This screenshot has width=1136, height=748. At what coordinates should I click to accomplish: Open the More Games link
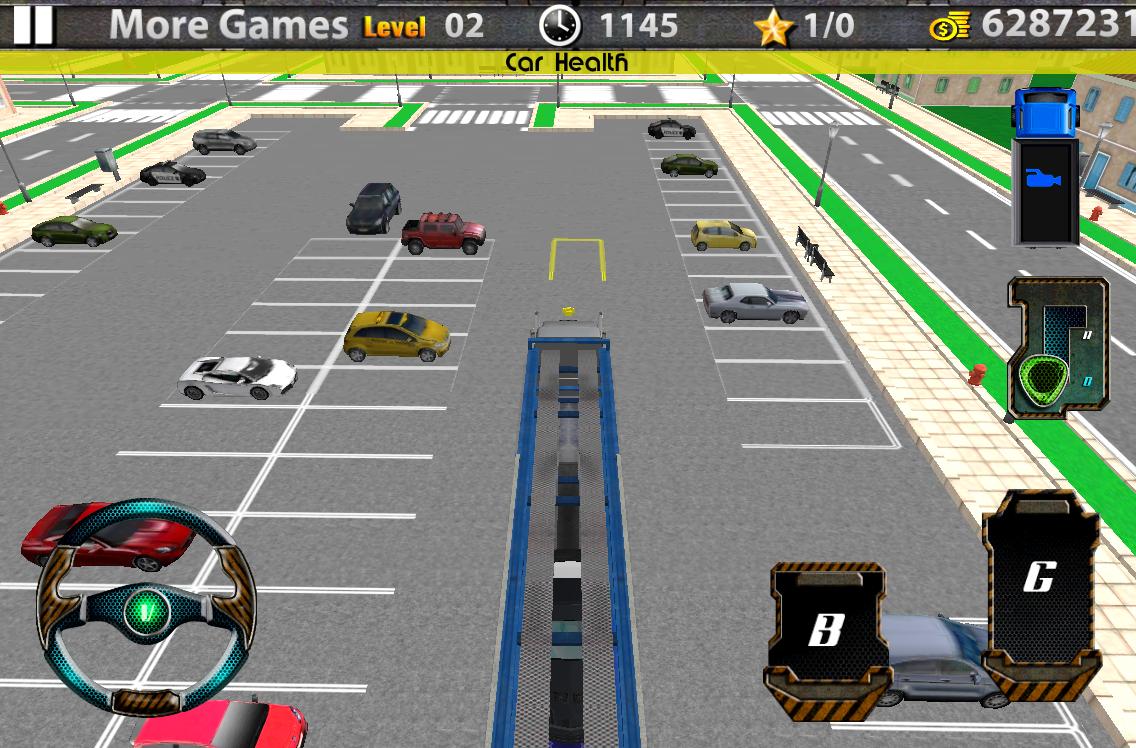(x=228, y=25)
